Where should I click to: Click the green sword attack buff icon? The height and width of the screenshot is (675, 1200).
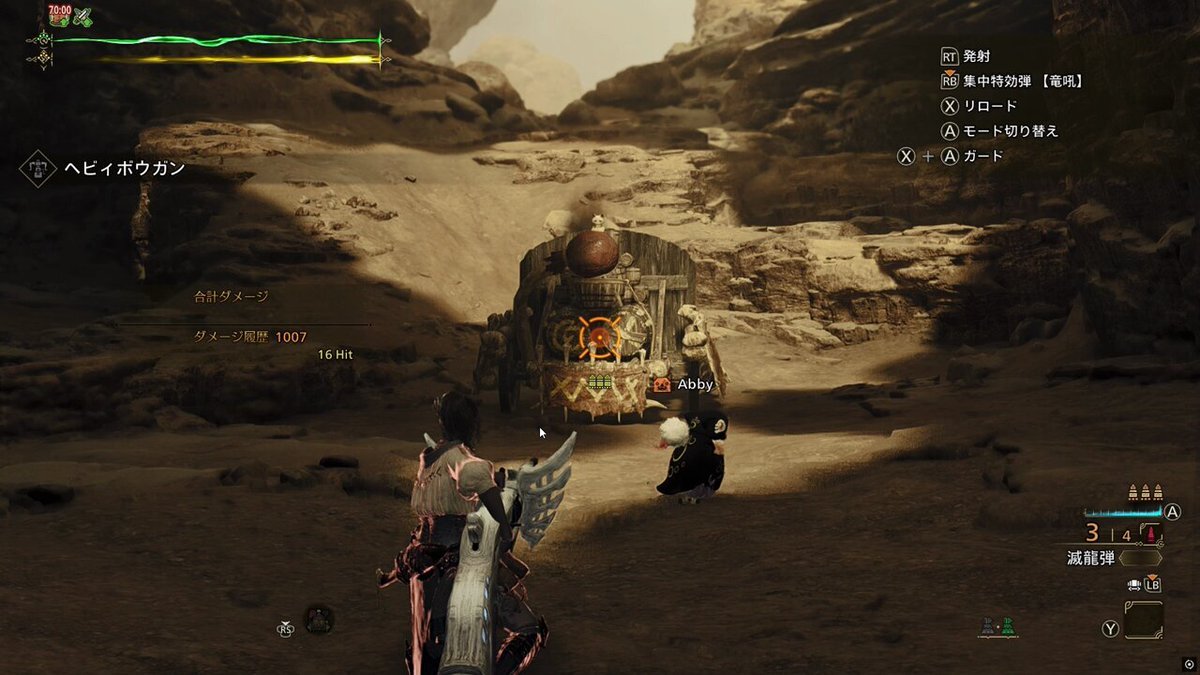[82, 16]
